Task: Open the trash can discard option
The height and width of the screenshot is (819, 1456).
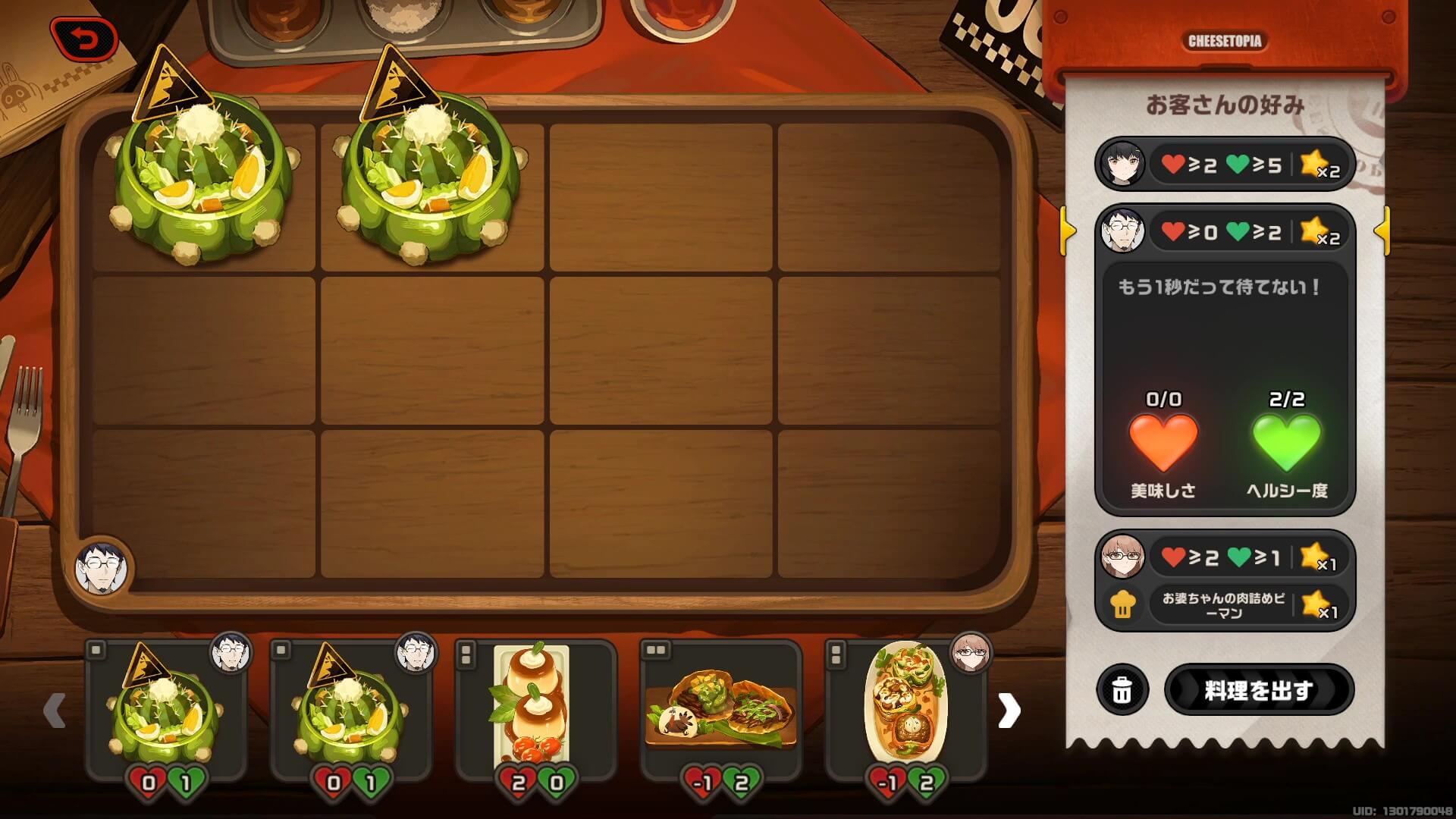Action: point(1124,690)
